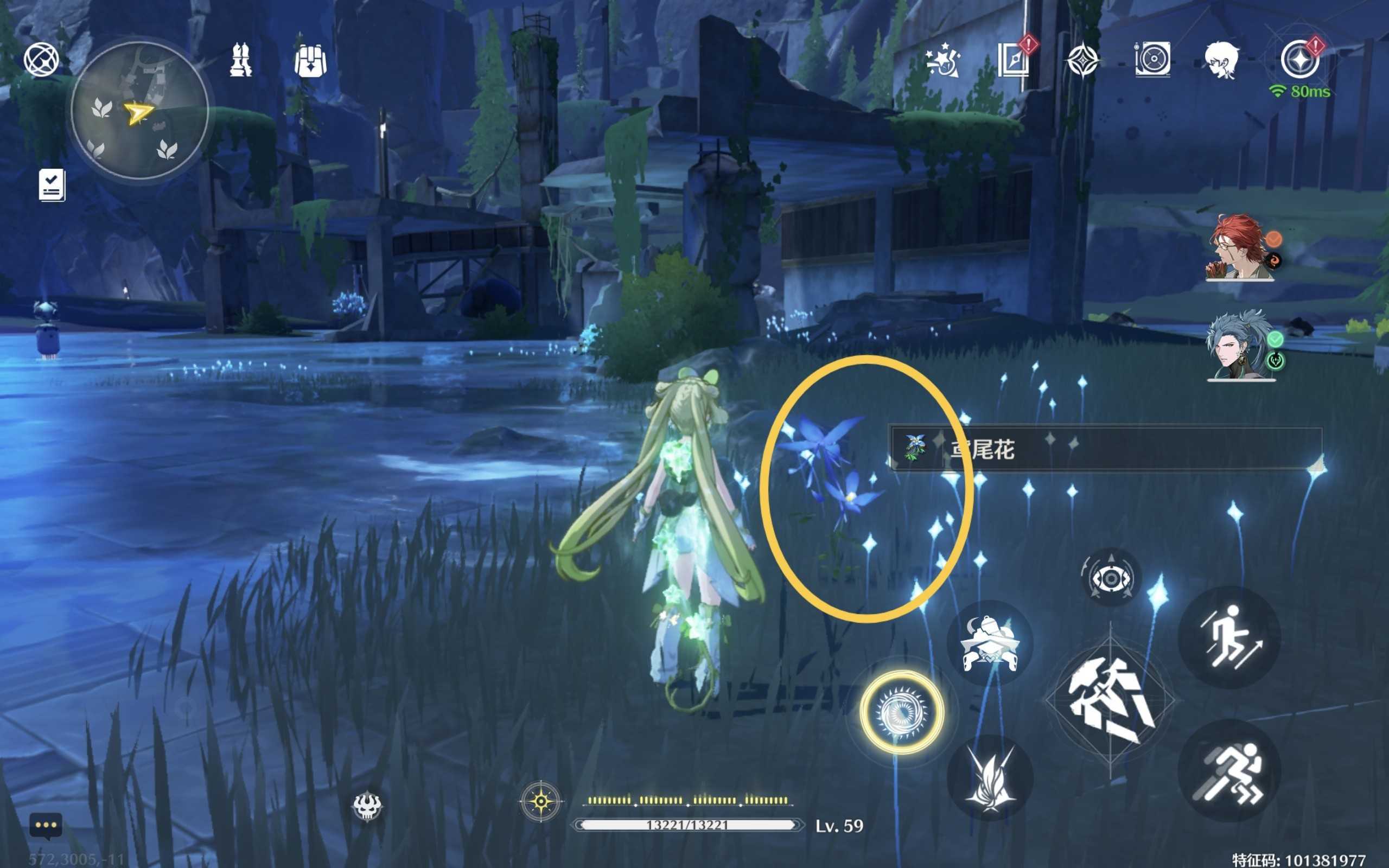Open the round terminal disc icon
1389x868 pixels.
pyautogui.click(x=1152, y=60)
